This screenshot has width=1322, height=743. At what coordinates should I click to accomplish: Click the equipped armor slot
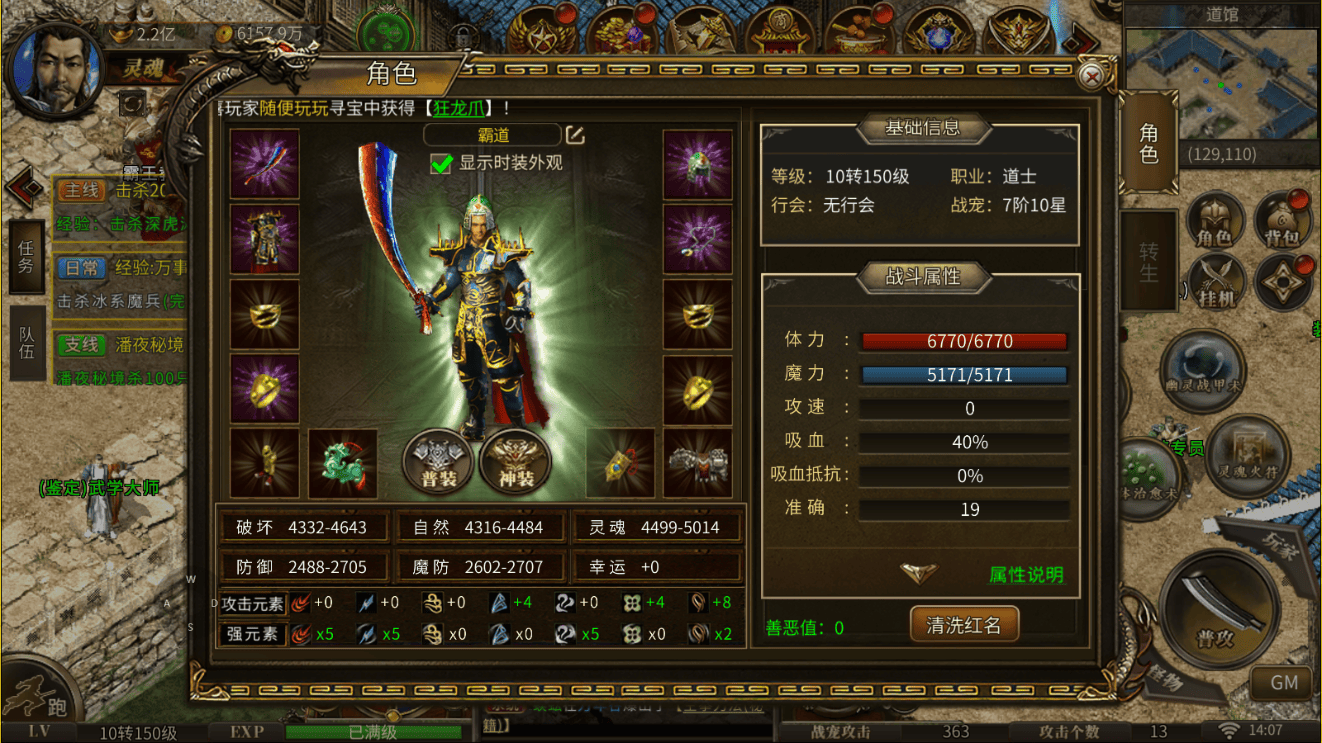click(265, 239)
